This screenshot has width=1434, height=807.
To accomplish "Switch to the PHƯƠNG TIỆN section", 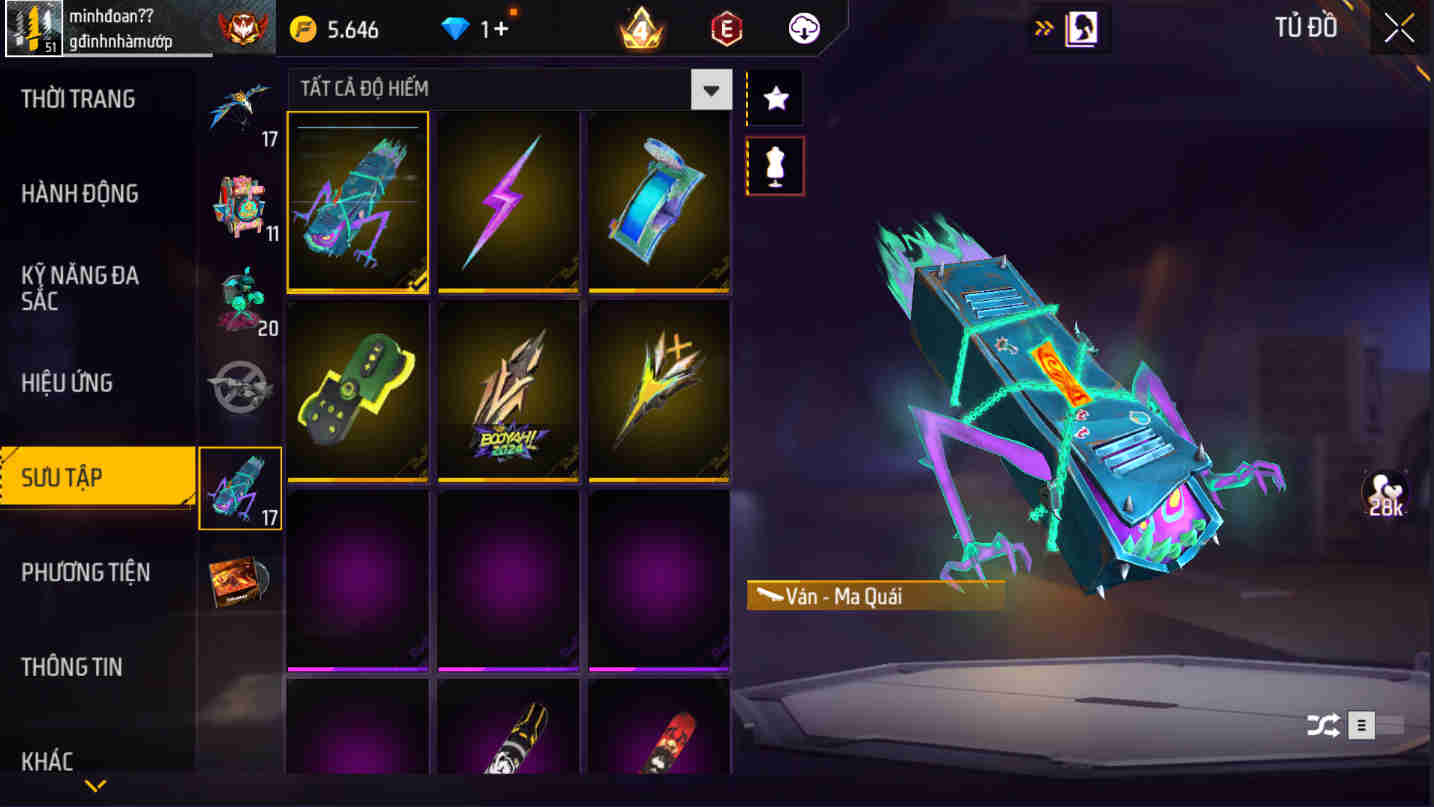I will [85, 572].
